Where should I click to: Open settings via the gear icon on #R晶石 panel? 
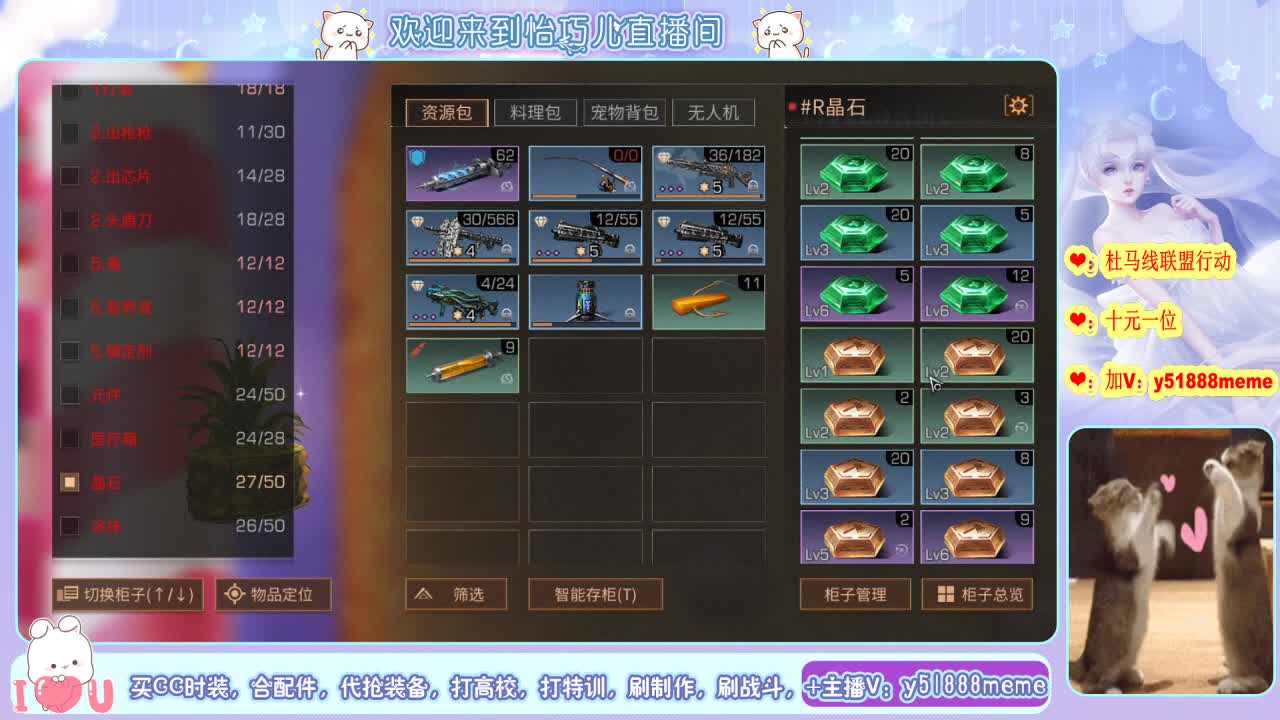click(x=1019, y=105)
